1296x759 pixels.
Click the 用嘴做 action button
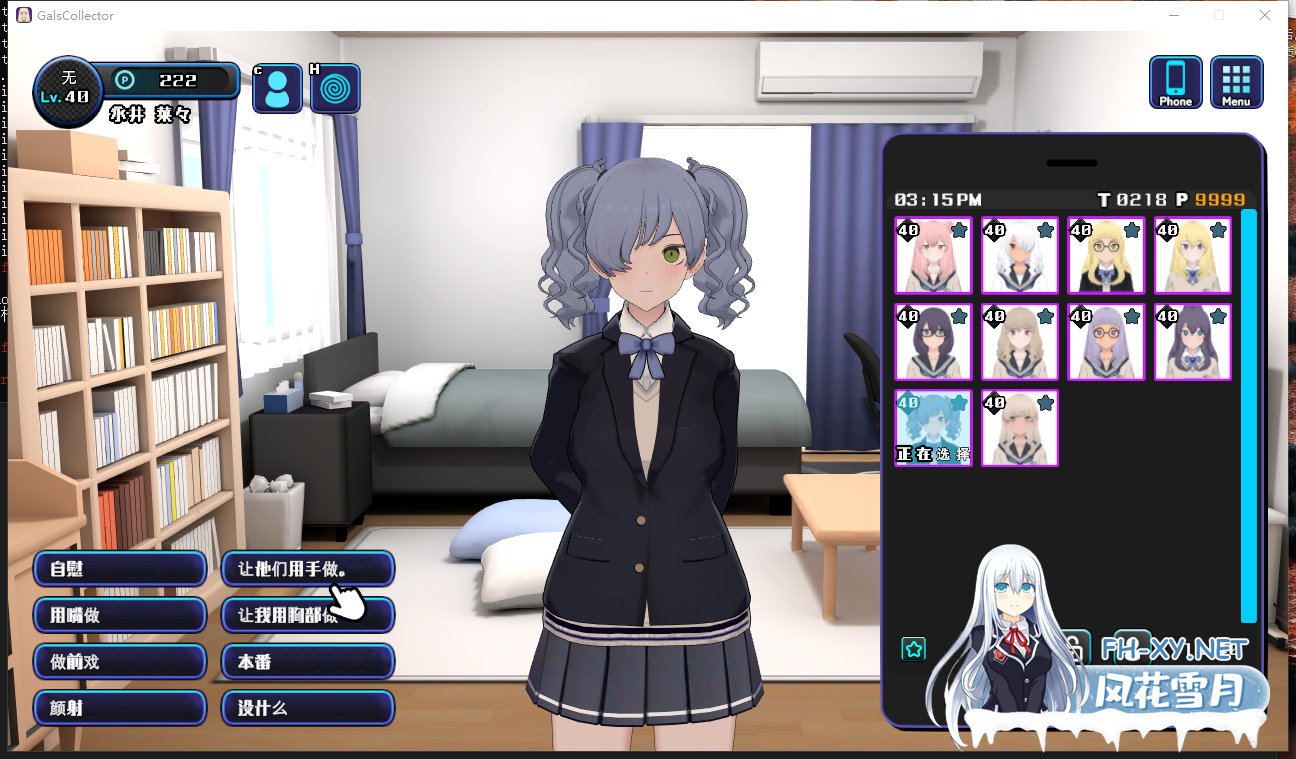119,615
